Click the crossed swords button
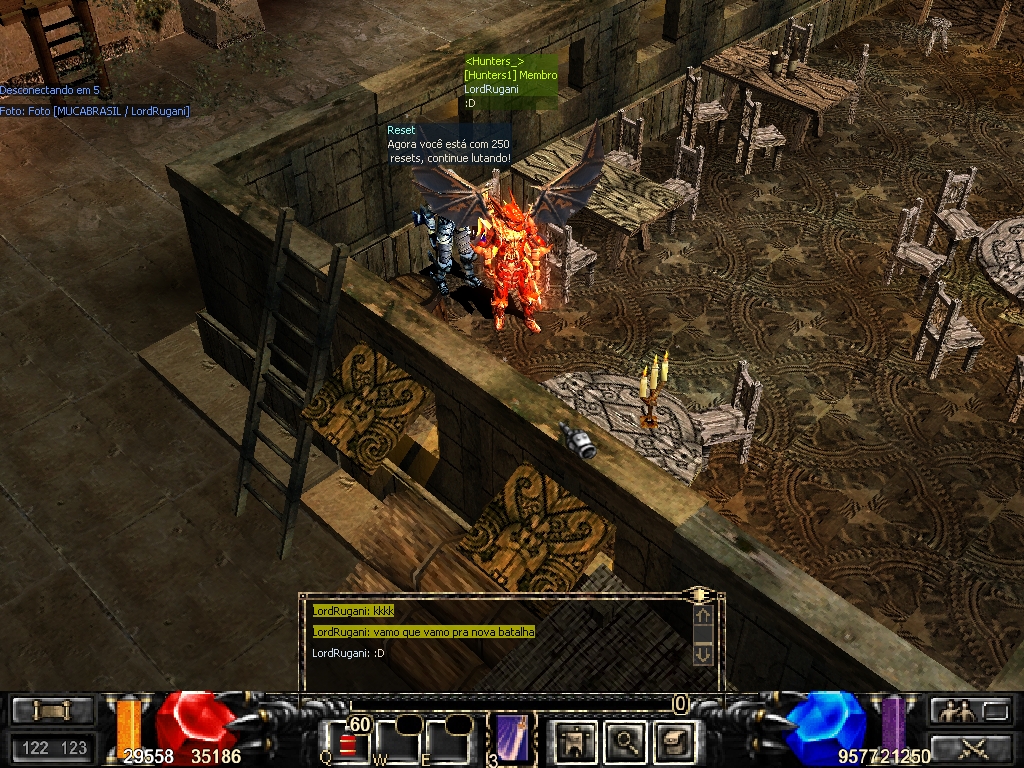Screen dimensions: 1024x768 [971, 746]
